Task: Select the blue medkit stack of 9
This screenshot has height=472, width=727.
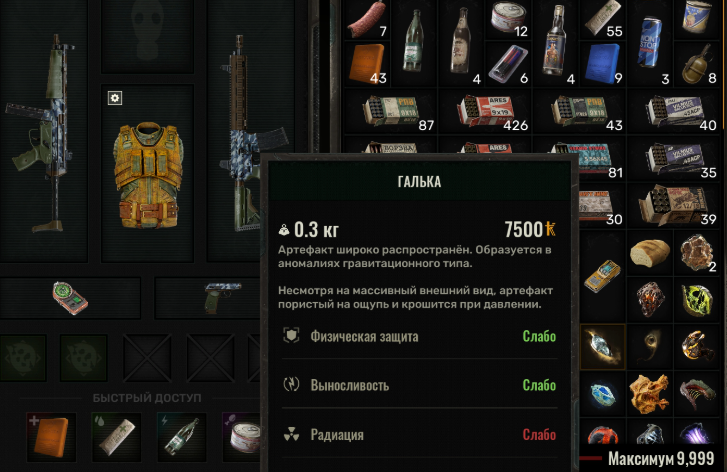Action: 605,62
